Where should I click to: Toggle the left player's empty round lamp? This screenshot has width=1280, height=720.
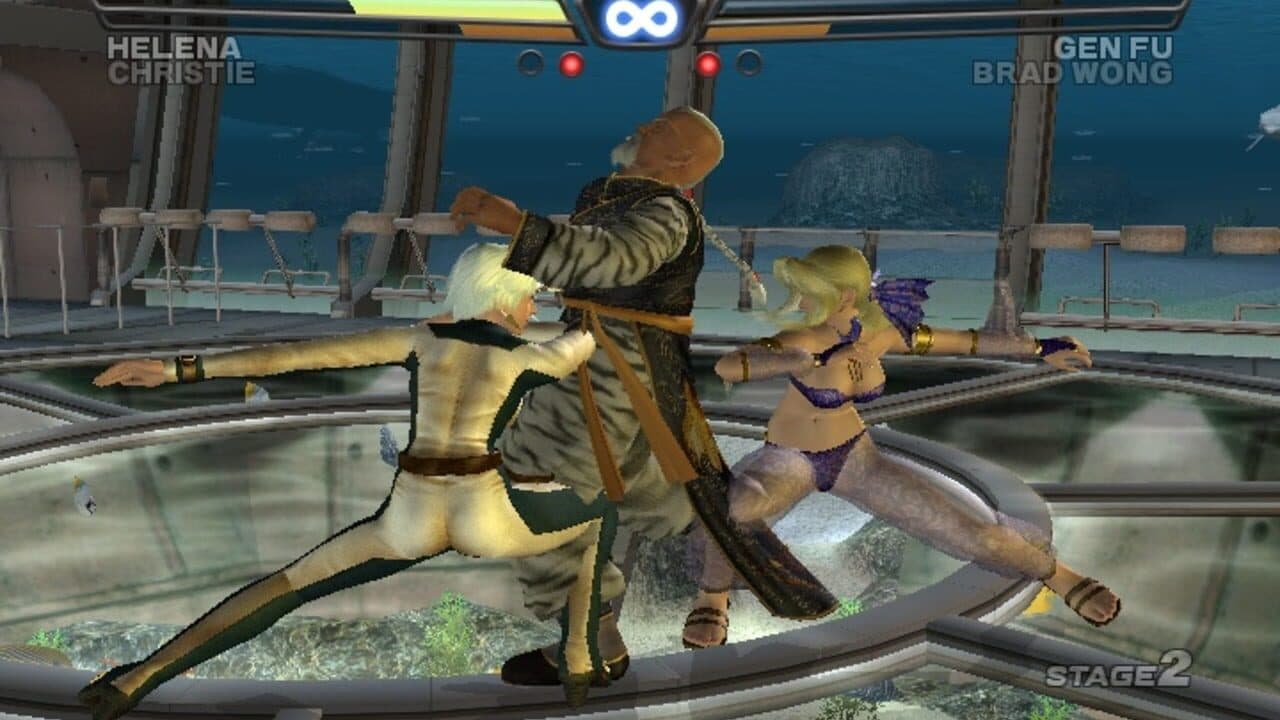coord(530,62)
